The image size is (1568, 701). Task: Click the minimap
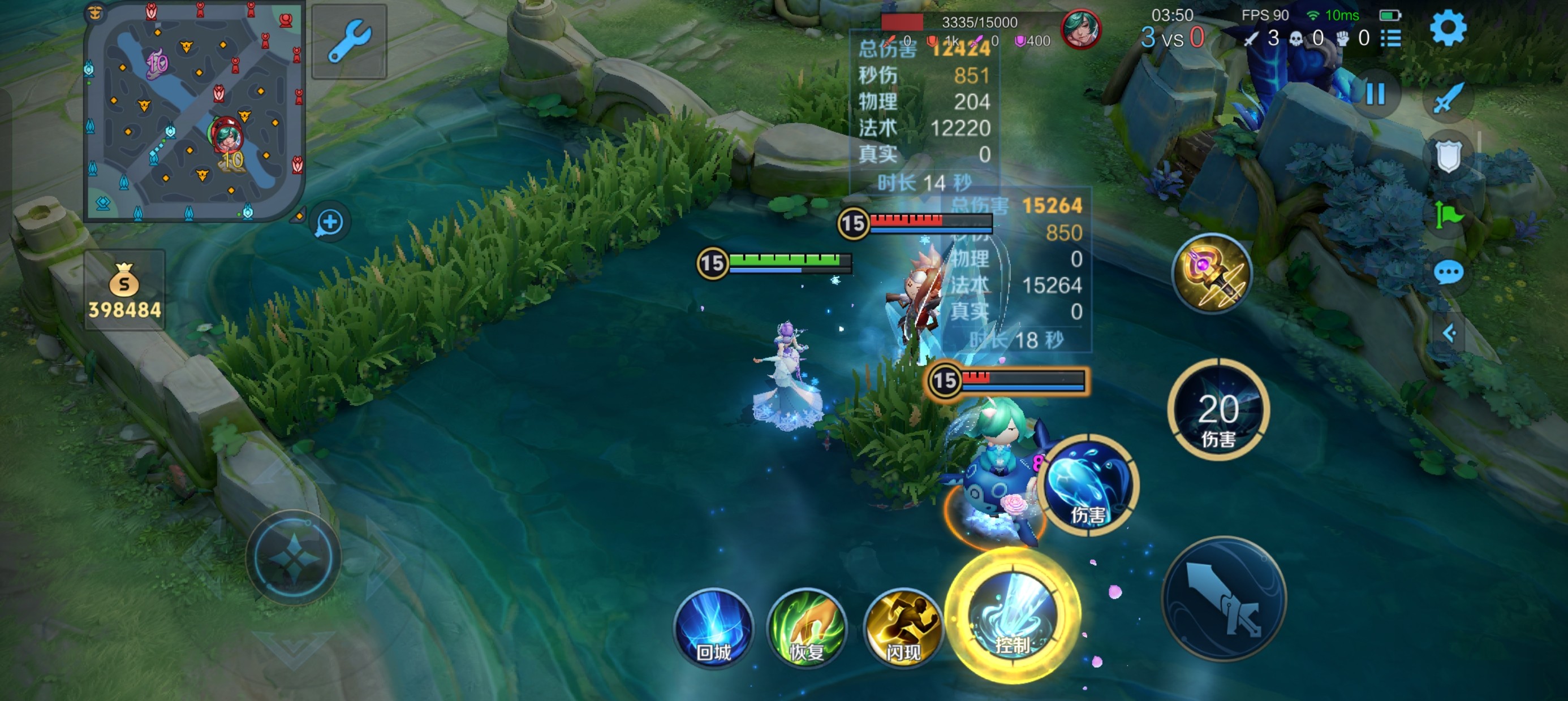click(193, 111)
